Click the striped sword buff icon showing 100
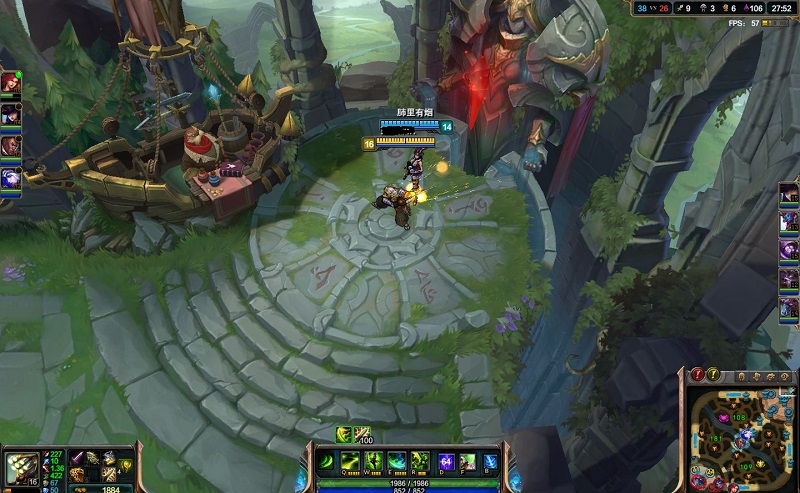 (x=361, y=434)
